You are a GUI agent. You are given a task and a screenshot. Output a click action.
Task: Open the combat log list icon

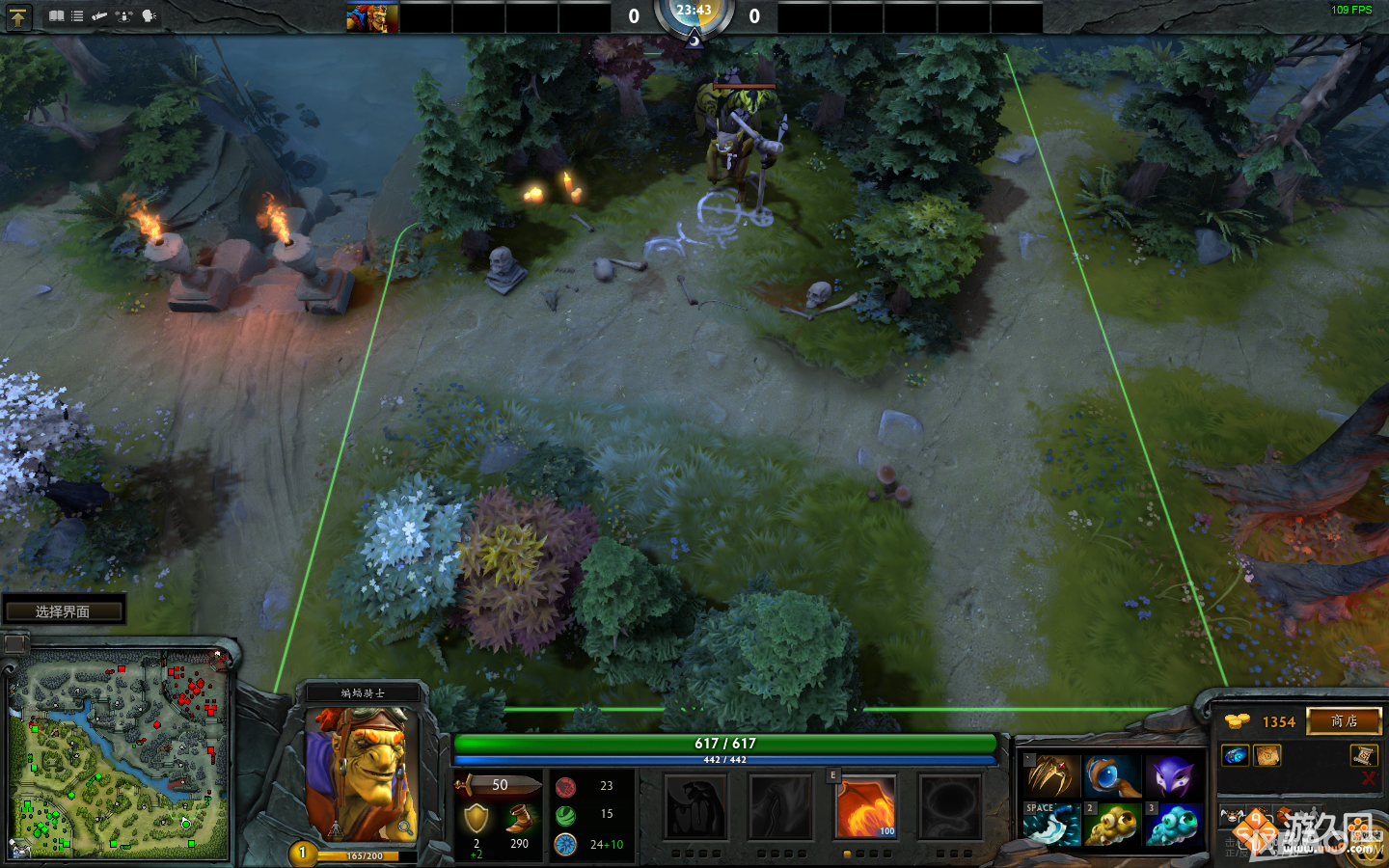(x=77, y=15)
